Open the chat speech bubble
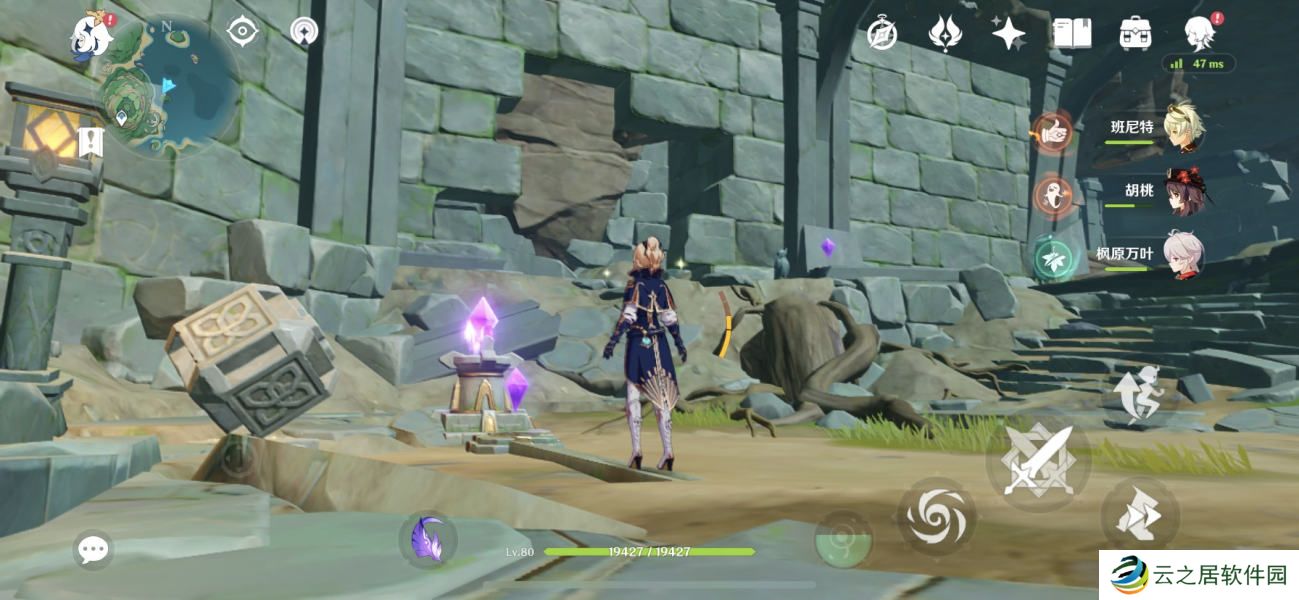The image size is (1299, 600). click(93, 549)
